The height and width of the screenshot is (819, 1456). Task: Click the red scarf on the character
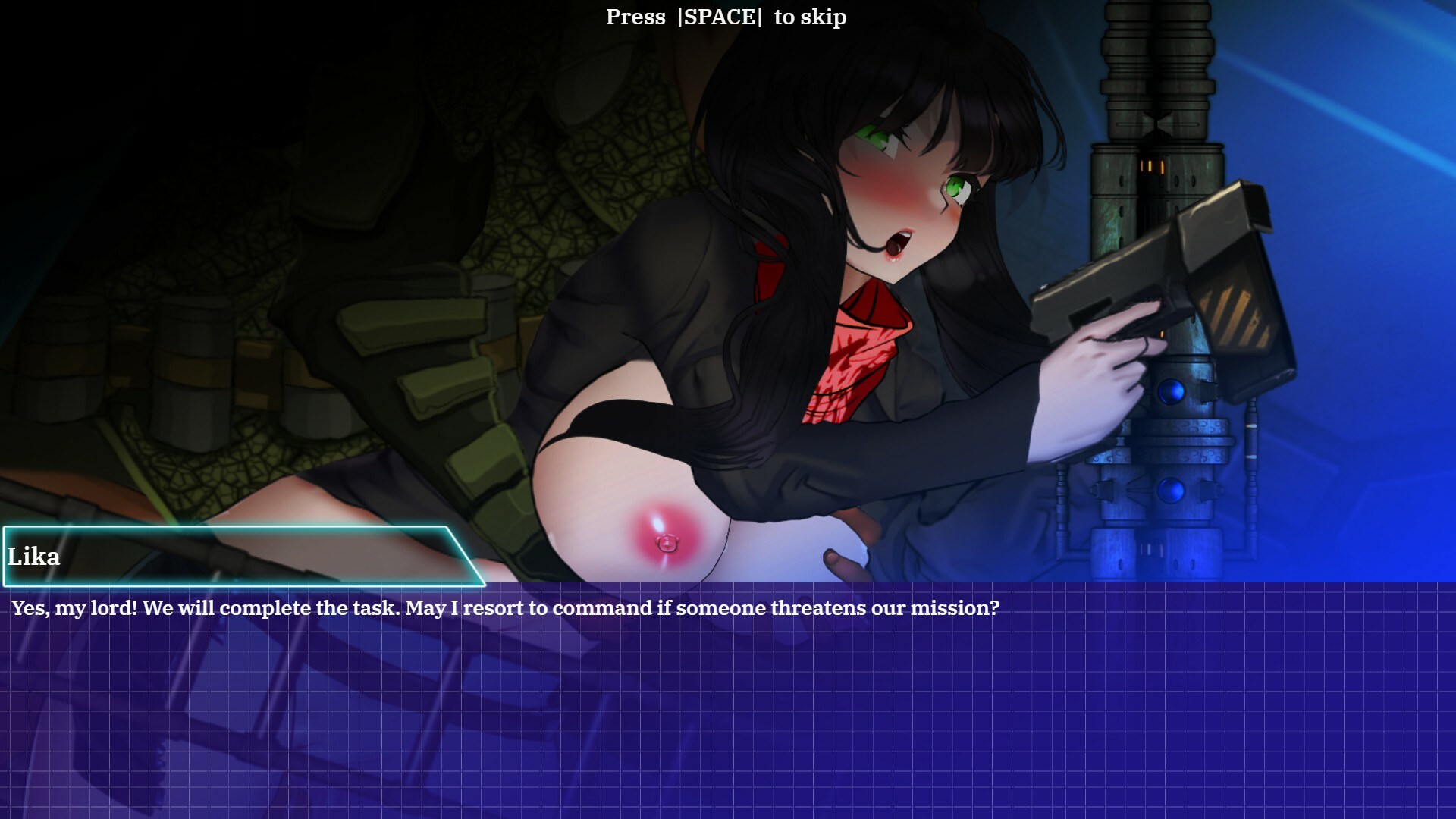click(857, 341)
